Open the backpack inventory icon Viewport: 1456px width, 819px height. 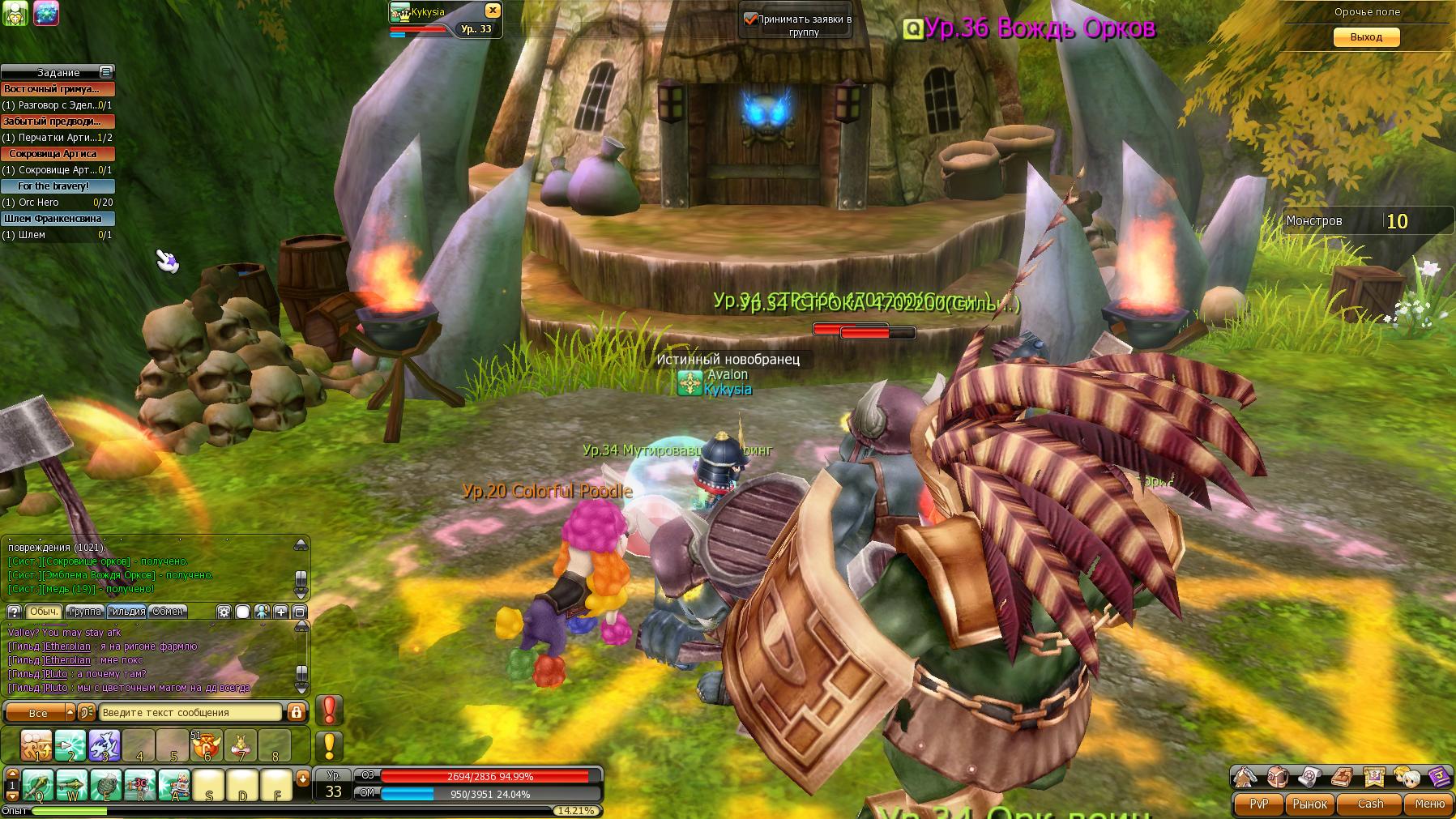coord(1278,777)
